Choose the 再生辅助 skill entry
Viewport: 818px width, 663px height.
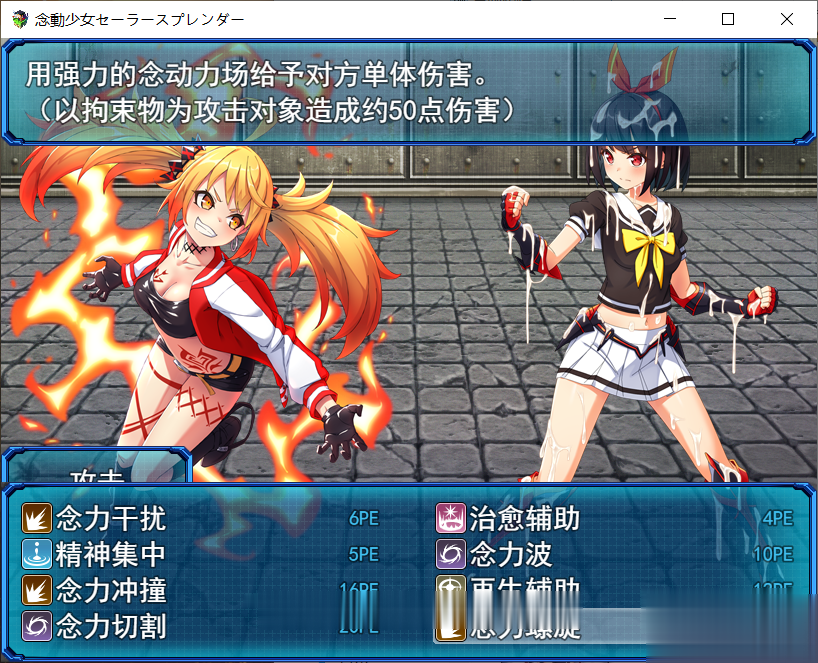pyautogui.click(x=525, y=588)
